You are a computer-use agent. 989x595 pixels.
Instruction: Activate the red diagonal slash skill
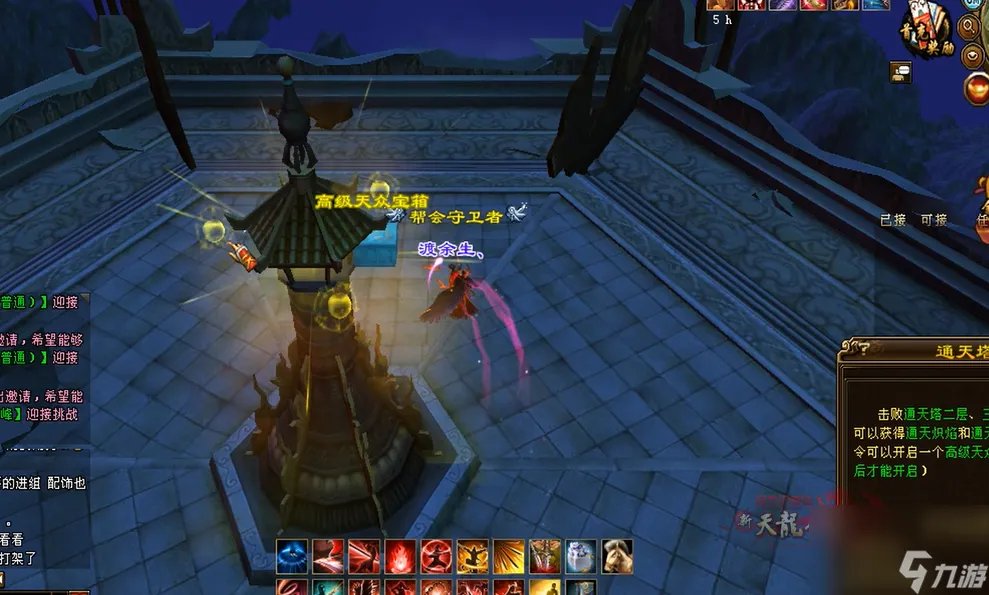(328, 555)
